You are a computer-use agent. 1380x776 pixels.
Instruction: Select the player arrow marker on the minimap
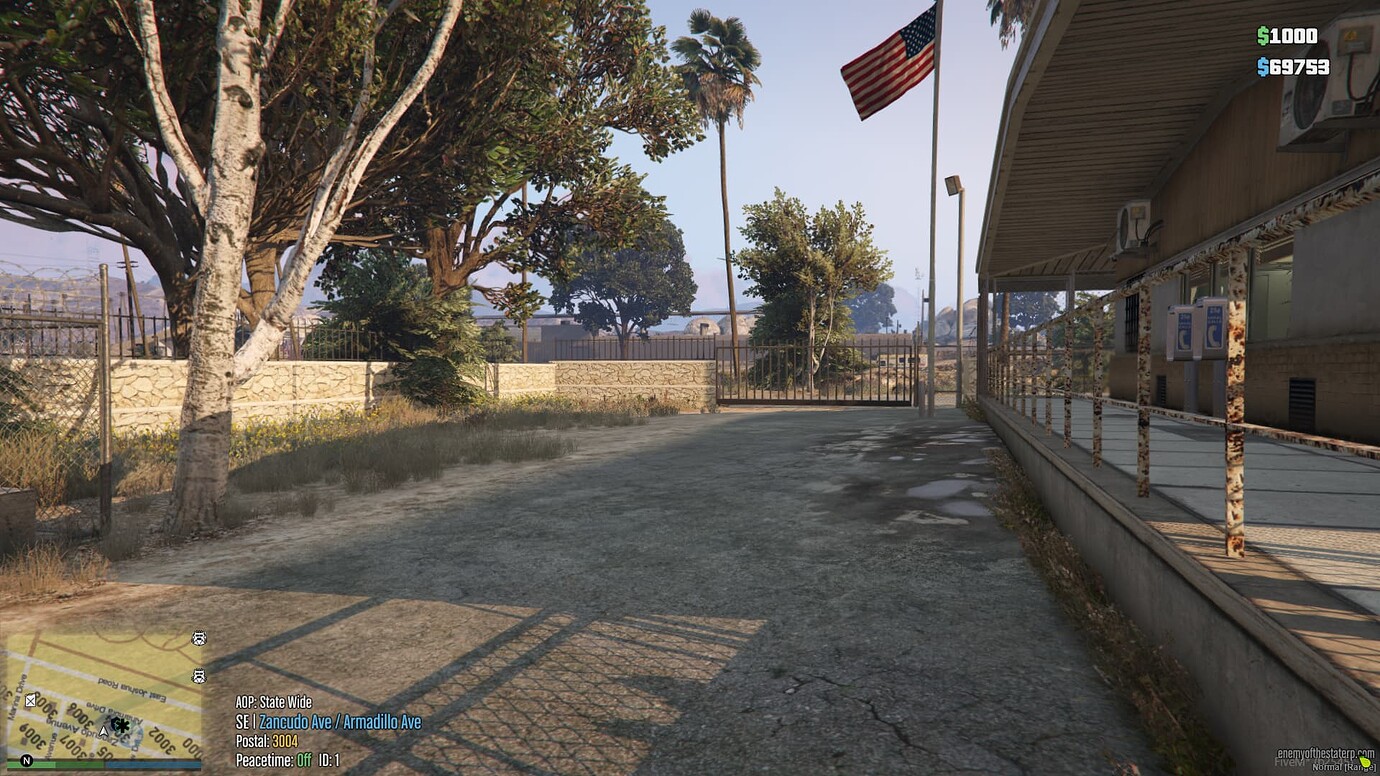[103, 730]
